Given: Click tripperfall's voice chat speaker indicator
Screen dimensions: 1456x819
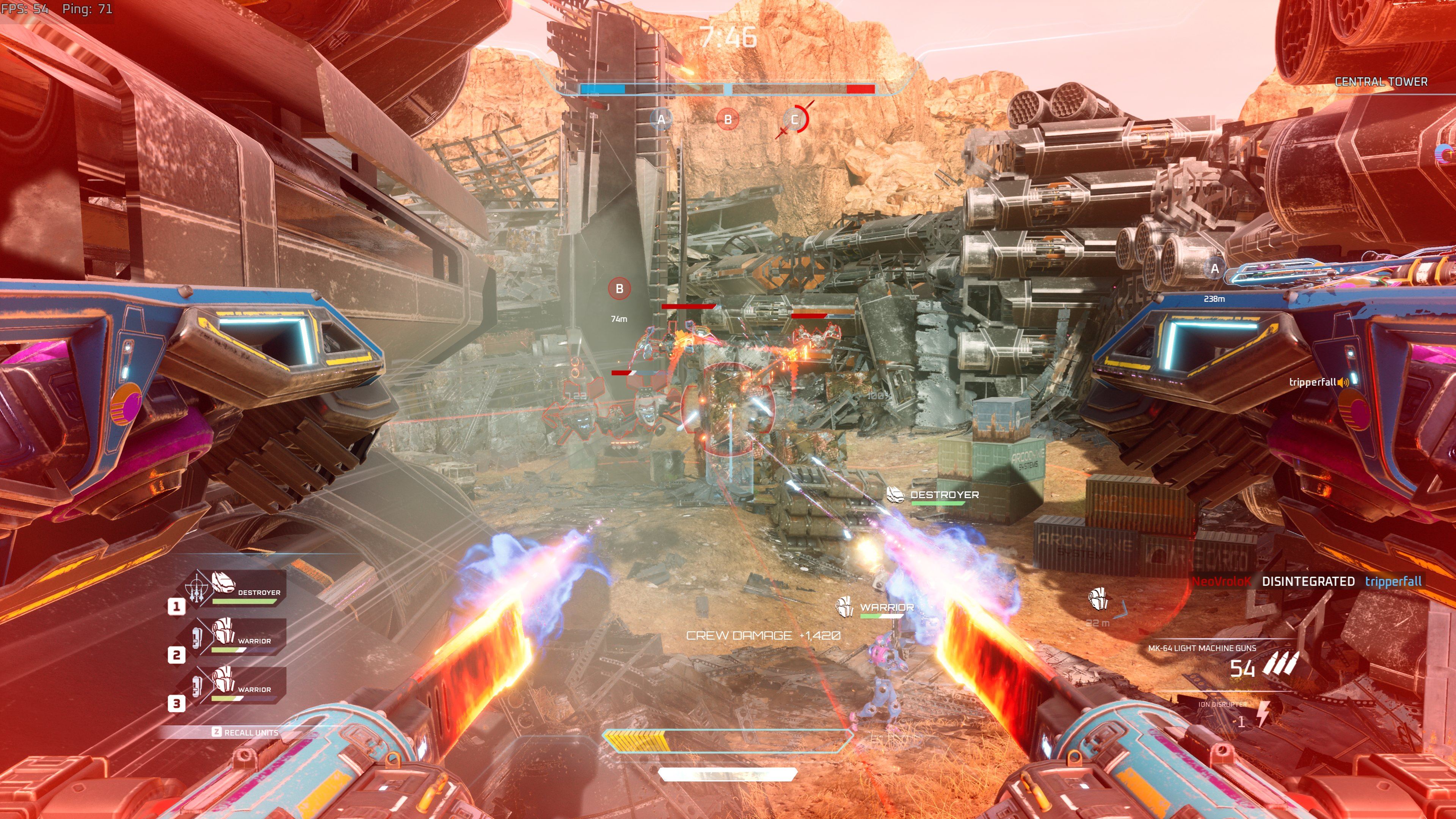Looking at the screenshot, I should (1343, 383).
